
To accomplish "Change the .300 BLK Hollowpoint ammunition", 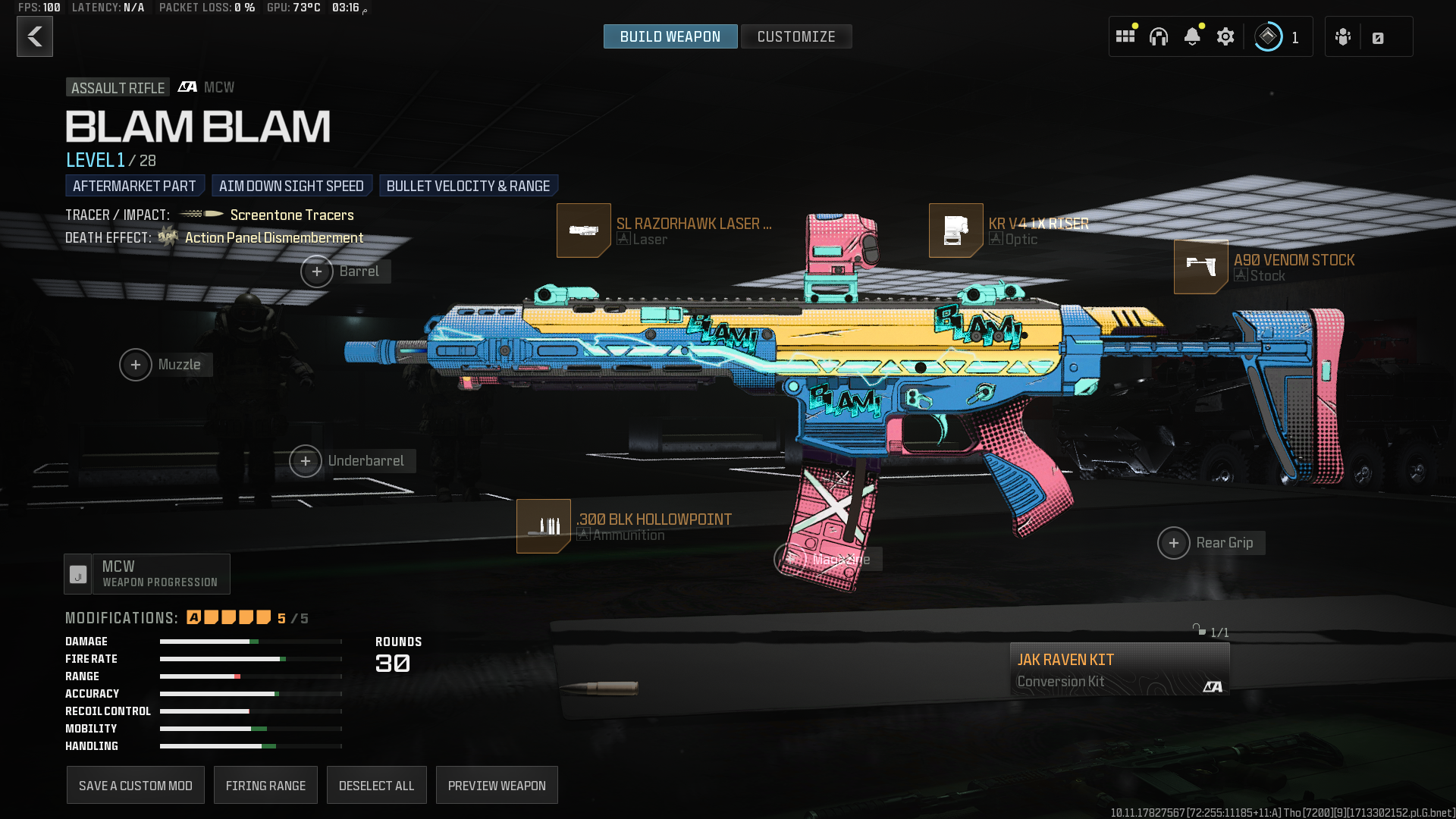I will tap(544, 526).
